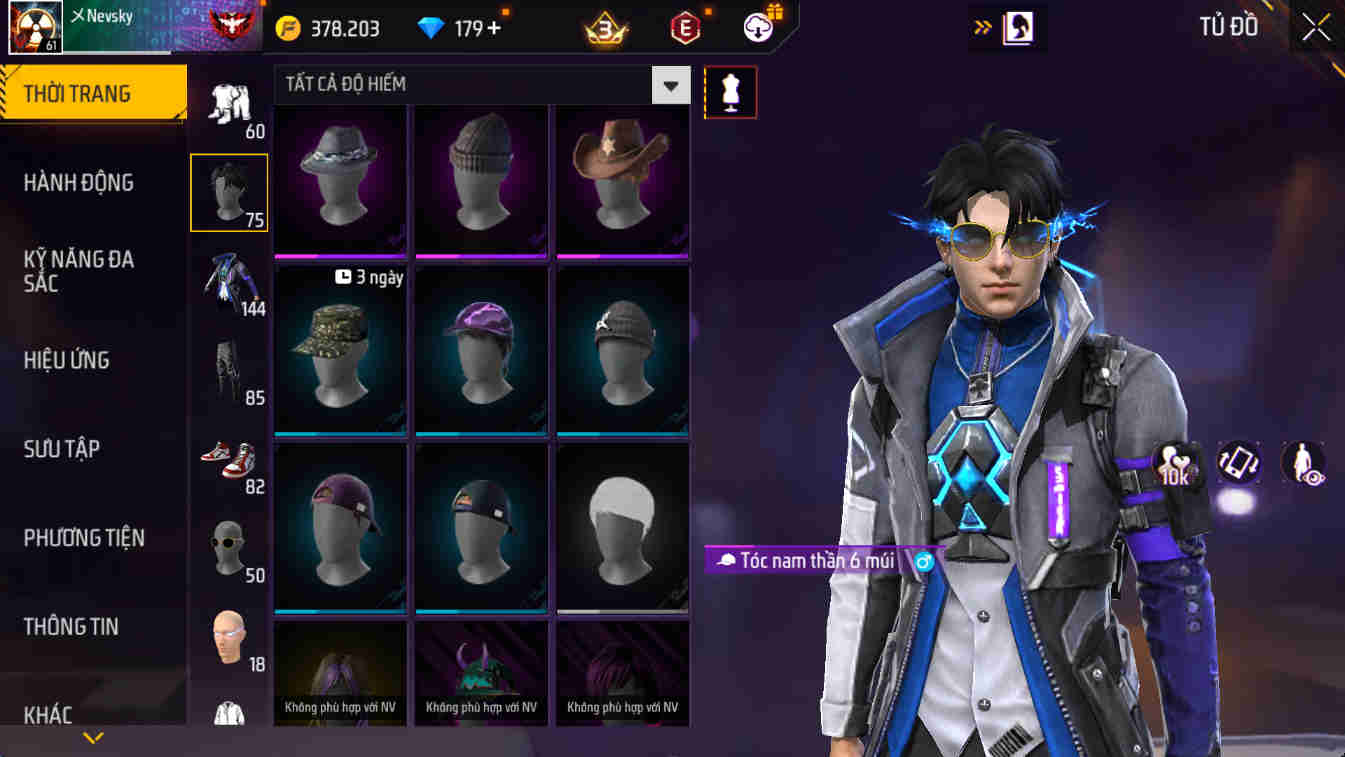Image resolution: width=1345 pixels, height=757 pixels.
Task: Open the gift download icon in top bar
Action: pyautogui.click(x=757, y=27)
